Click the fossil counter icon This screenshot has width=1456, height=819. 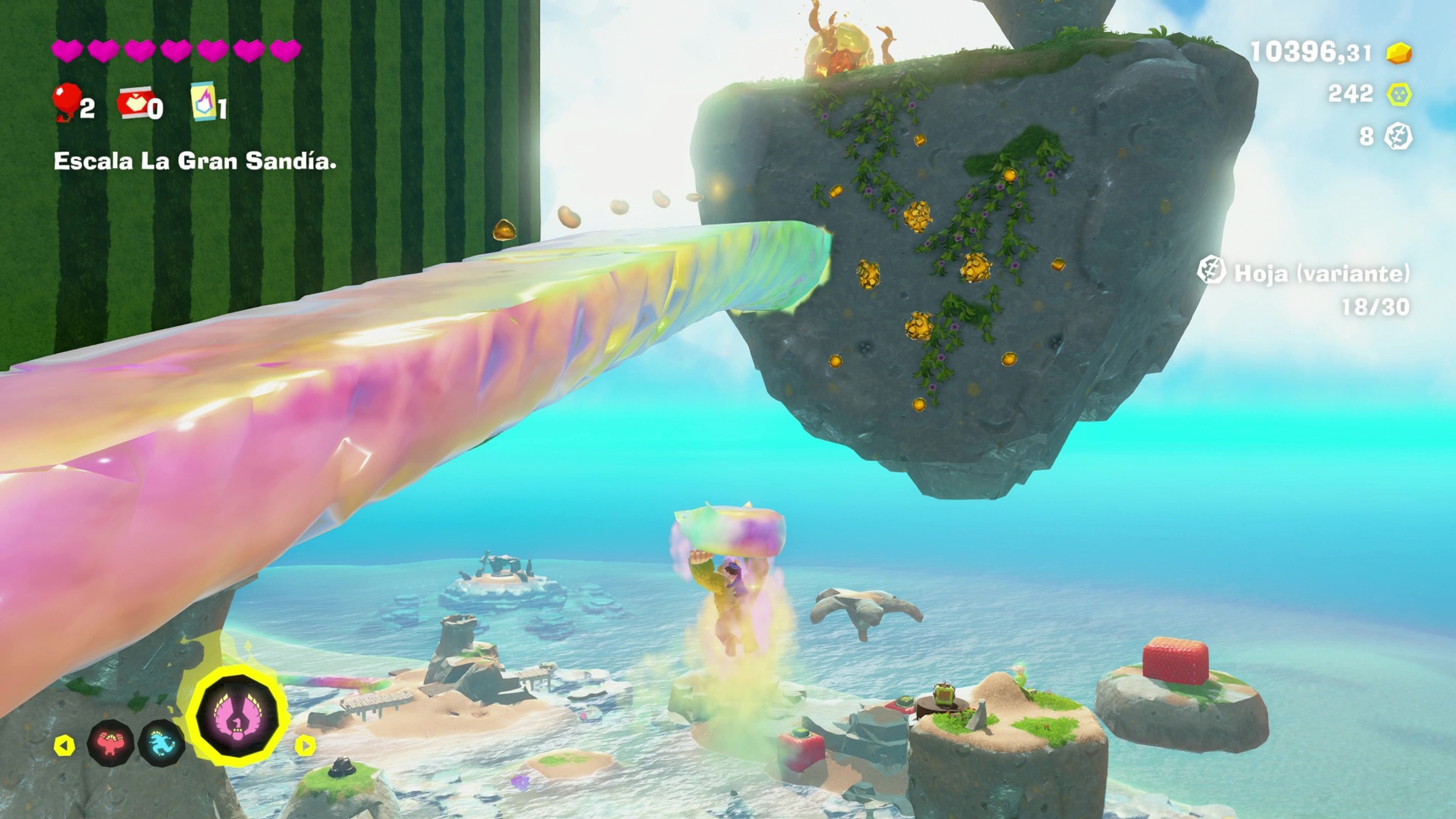[1398, 136]
